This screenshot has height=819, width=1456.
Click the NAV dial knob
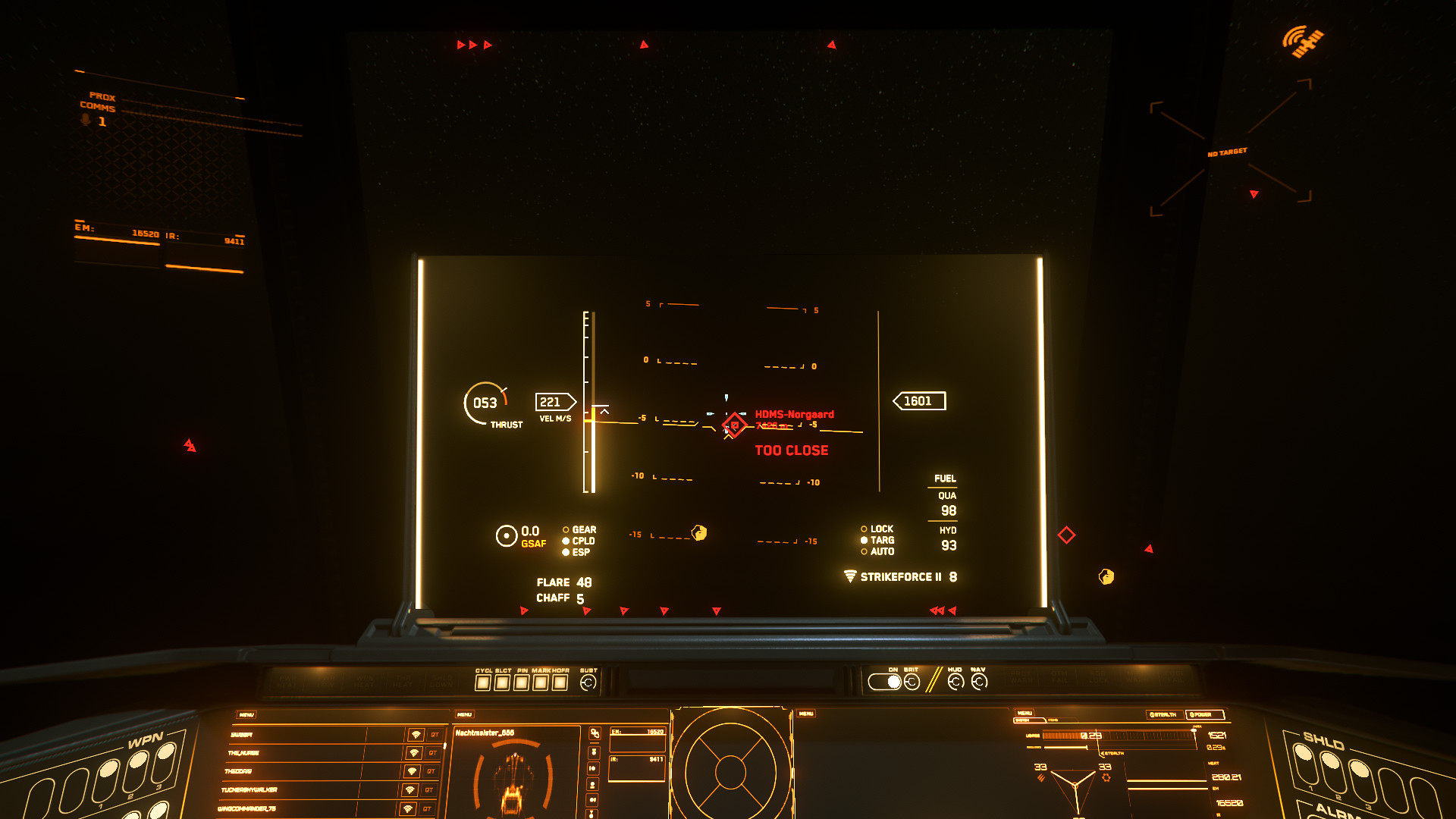(x=979, y=682)
